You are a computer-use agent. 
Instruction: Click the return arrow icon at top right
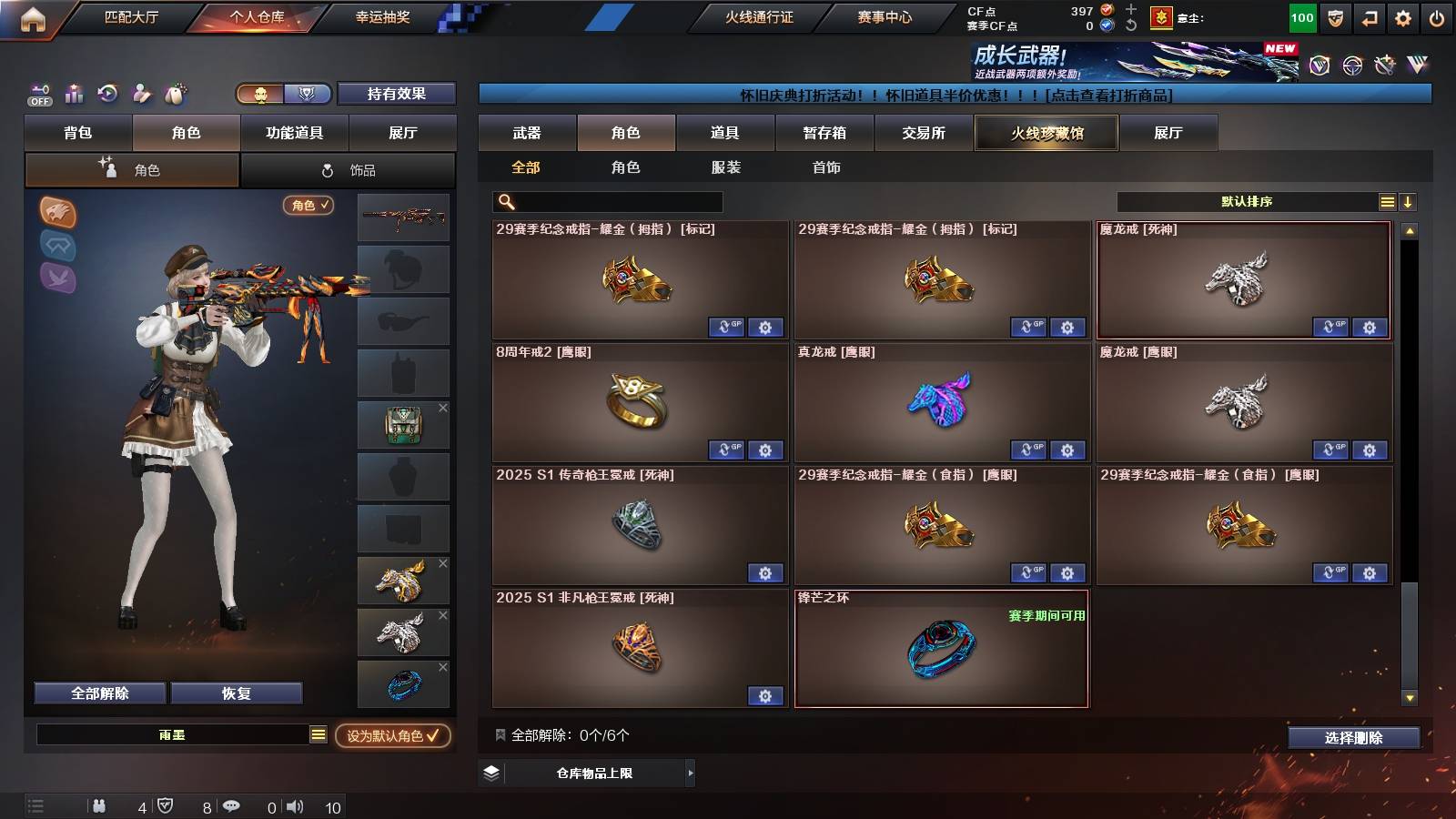point(1370,16)
